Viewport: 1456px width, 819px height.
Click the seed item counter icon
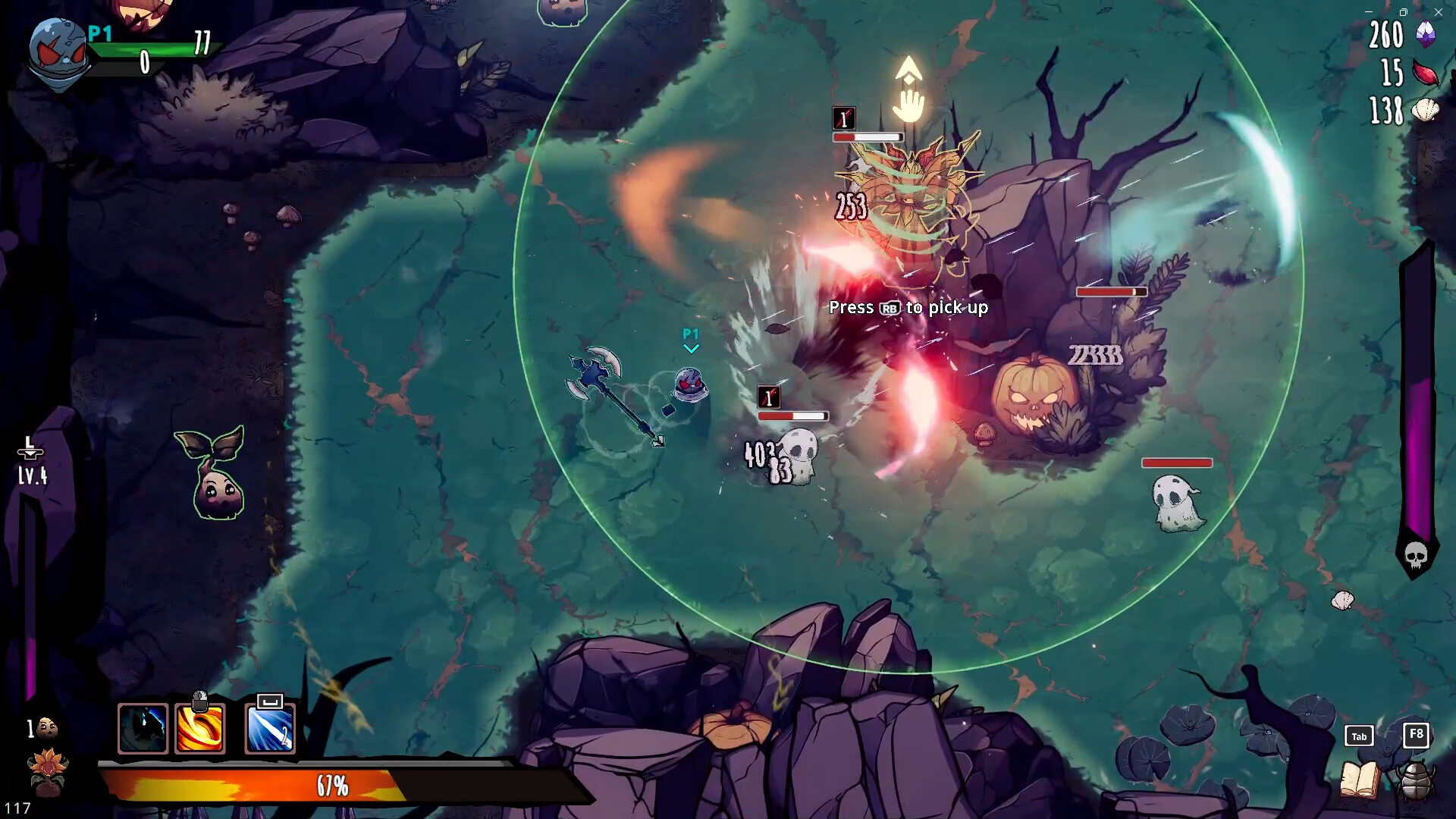[x=47, y=729]
